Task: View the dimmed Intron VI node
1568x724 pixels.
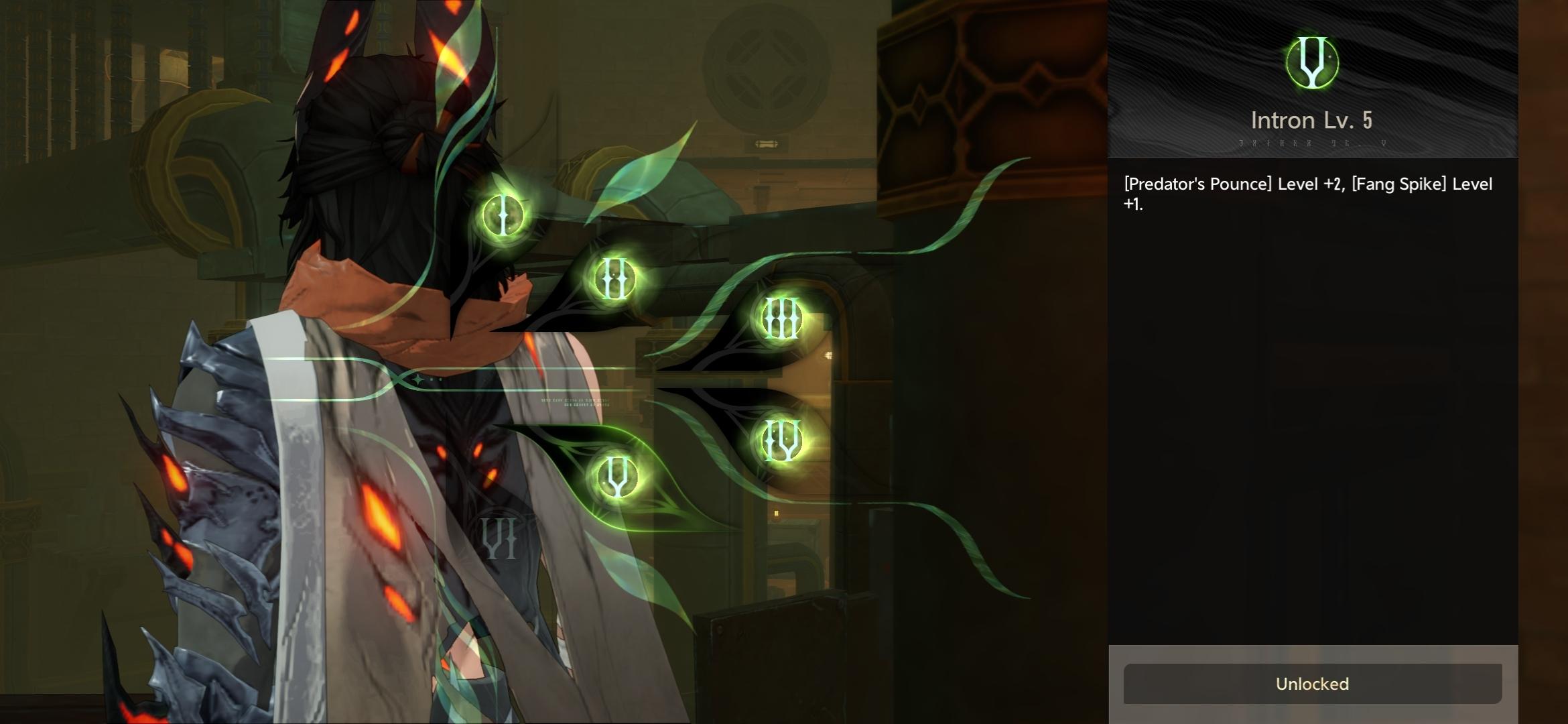Action: pyautogui.click(x=499, y=538)
